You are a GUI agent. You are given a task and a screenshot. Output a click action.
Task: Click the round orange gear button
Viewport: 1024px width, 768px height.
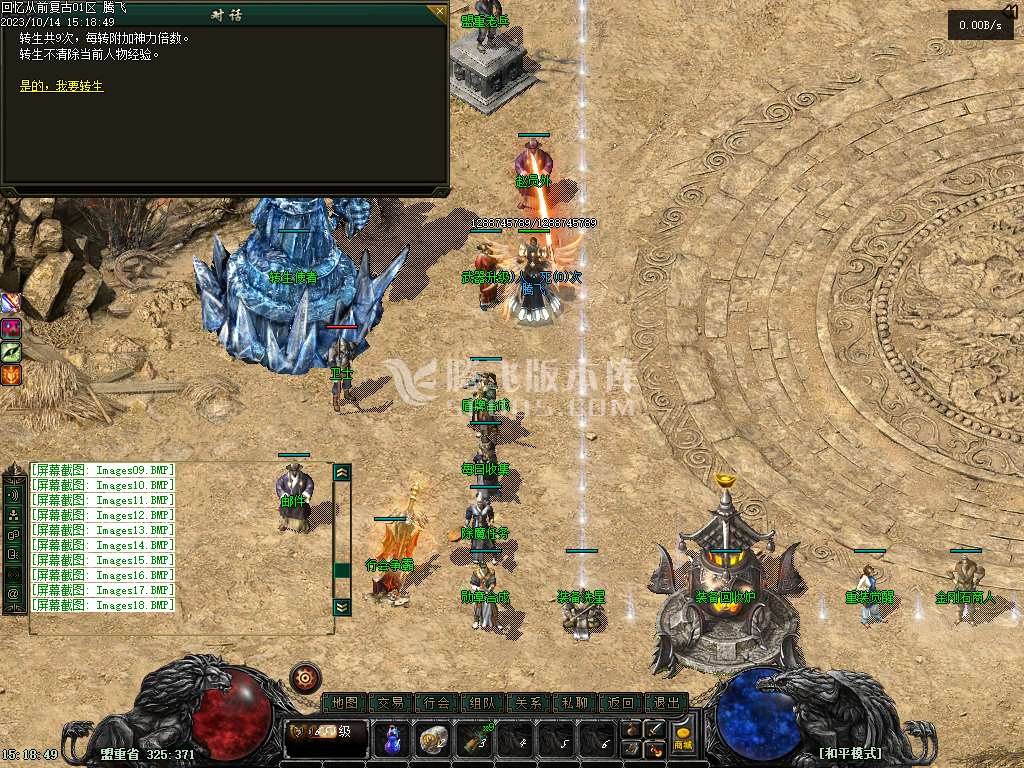coord(305,678)
